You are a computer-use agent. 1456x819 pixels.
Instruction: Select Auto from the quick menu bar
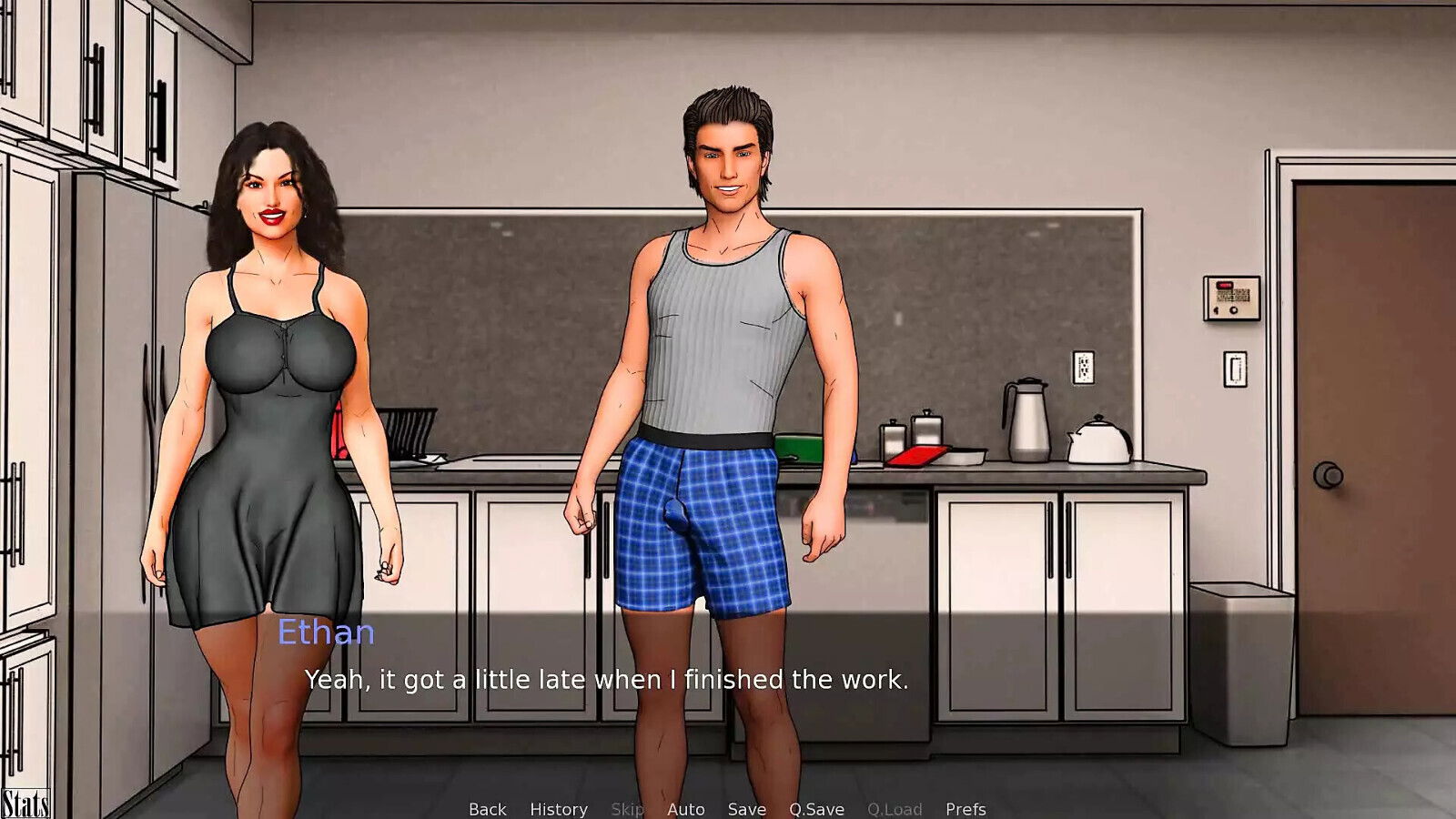coord(685,808)
